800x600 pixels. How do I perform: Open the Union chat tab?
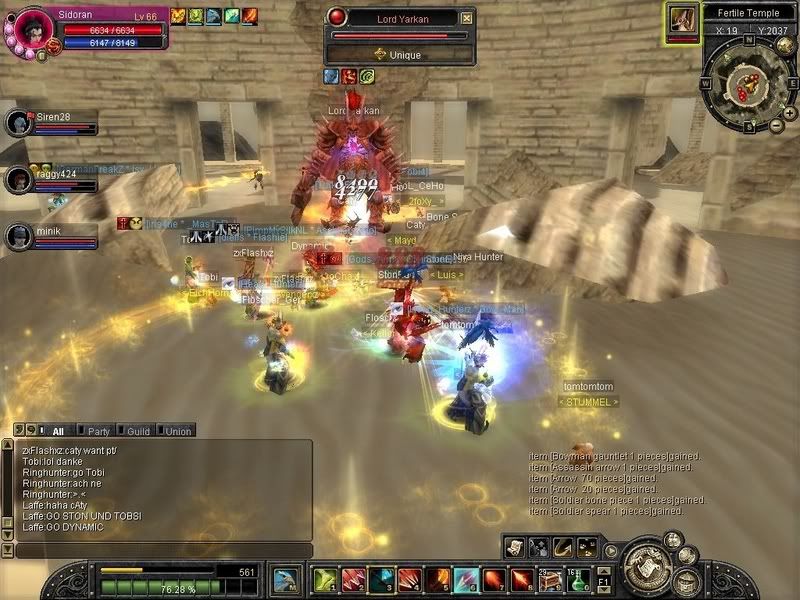(178, 431)
